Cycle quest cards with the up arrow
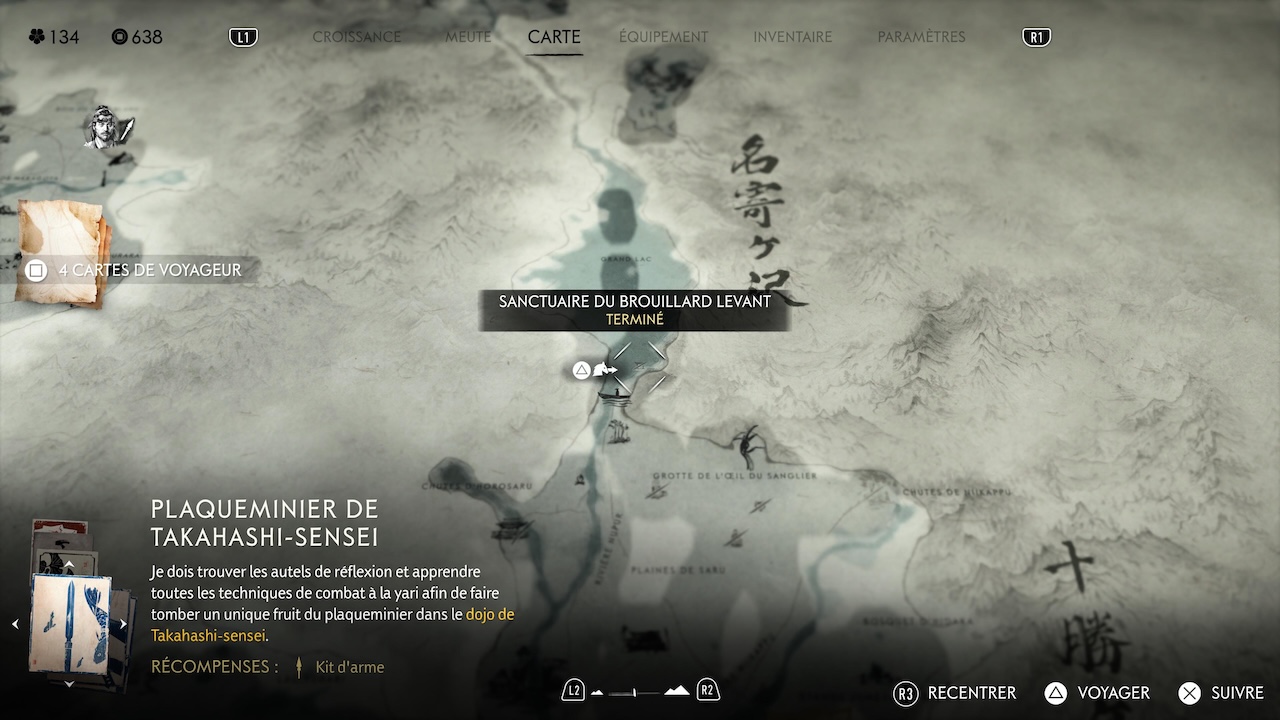Viewport: 1280px width, 720px height. pos(69,565)
